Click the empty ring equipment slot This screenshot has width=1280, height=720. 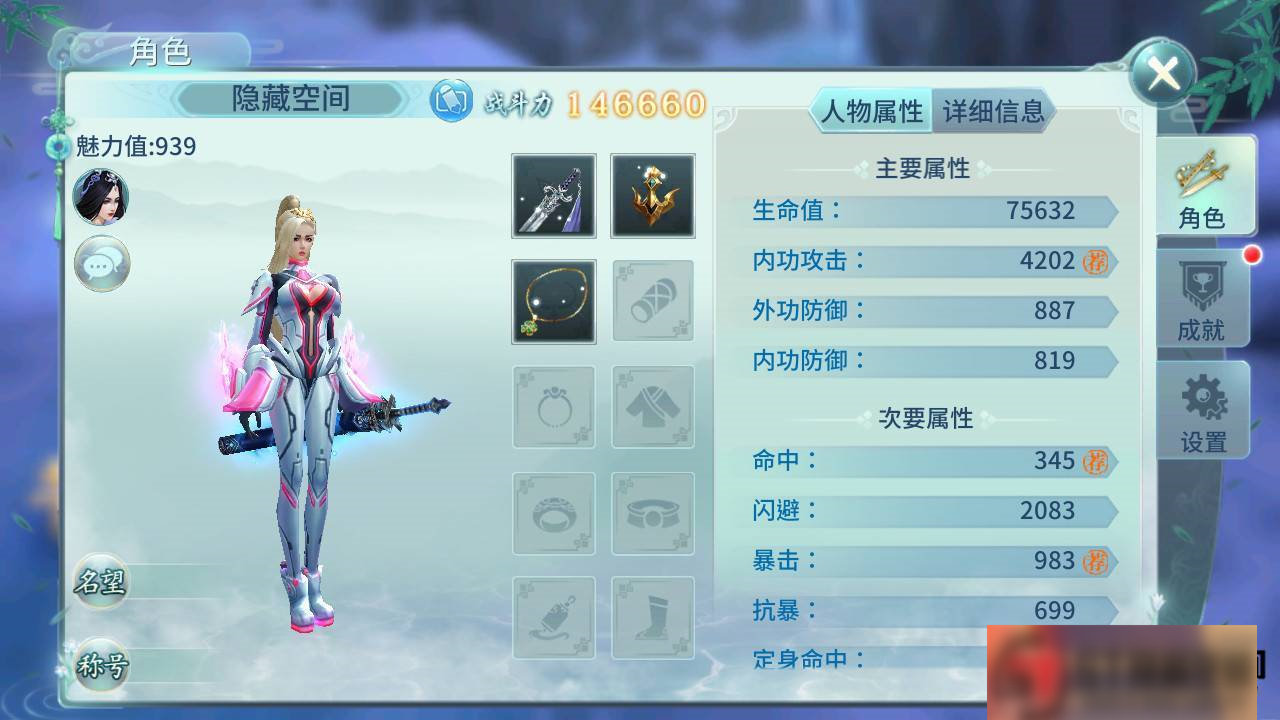(x=553, y=407)
